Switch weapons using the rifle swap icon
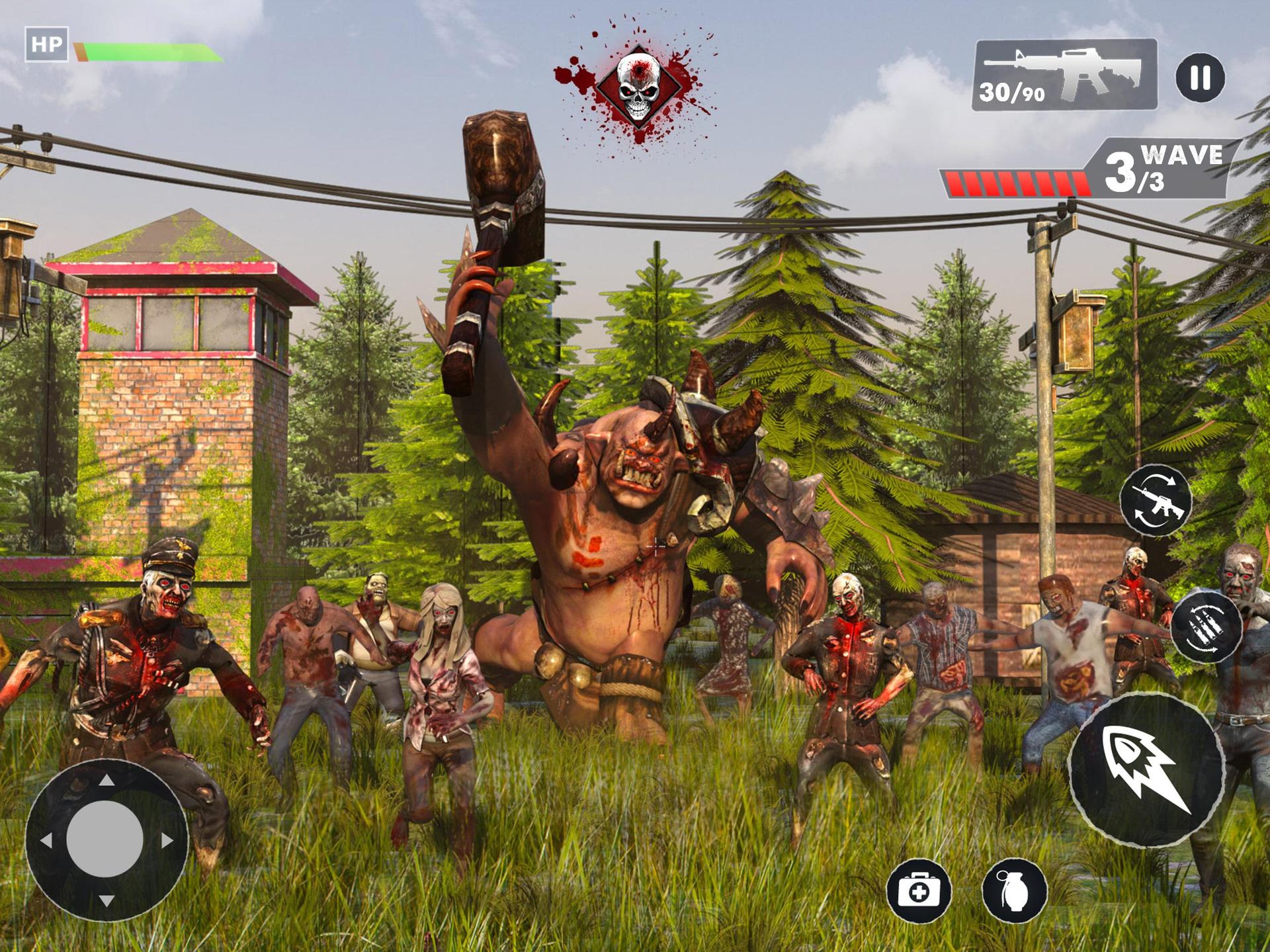This screenshot has width=1270, height=952. pos(1156,501)
